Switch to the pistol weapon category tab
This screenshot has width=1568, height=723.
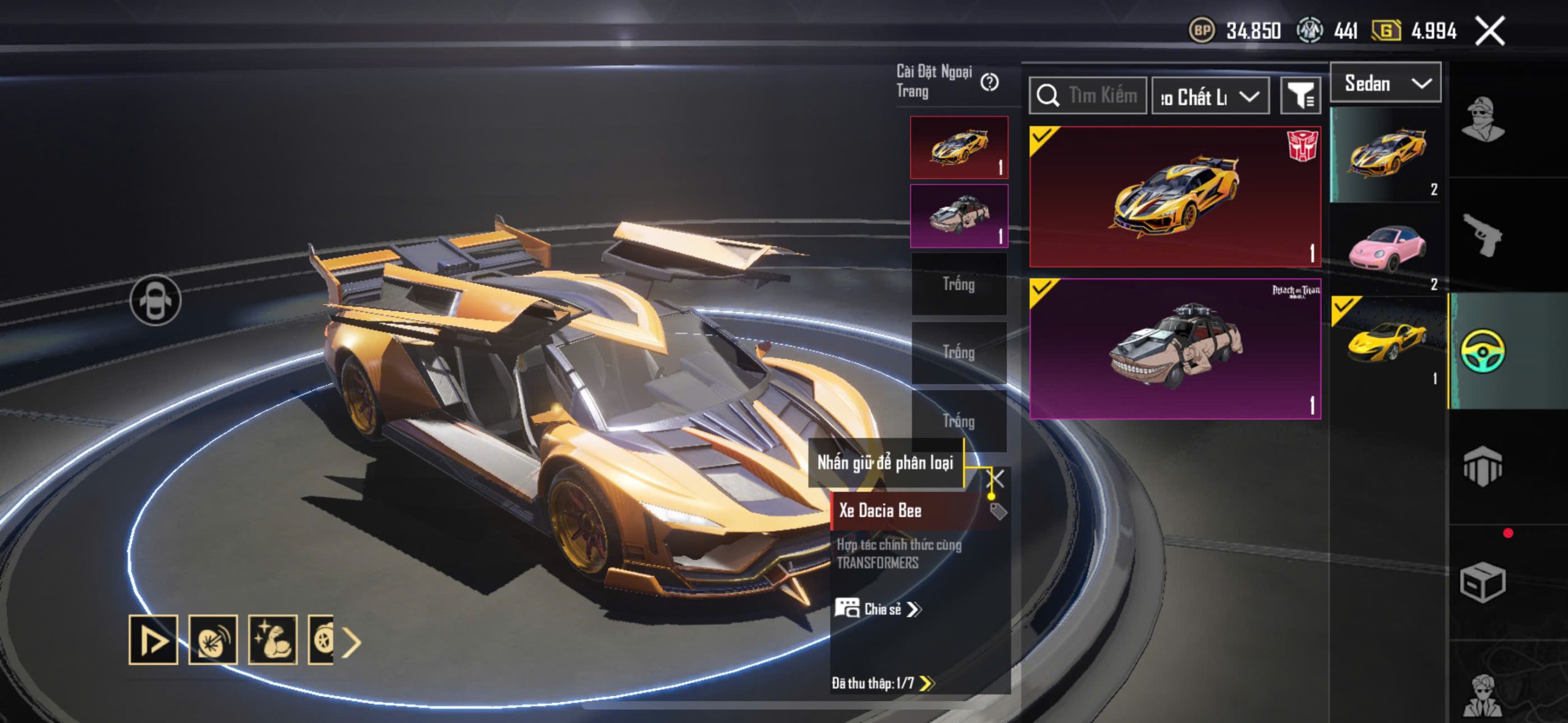point(1483,235)
